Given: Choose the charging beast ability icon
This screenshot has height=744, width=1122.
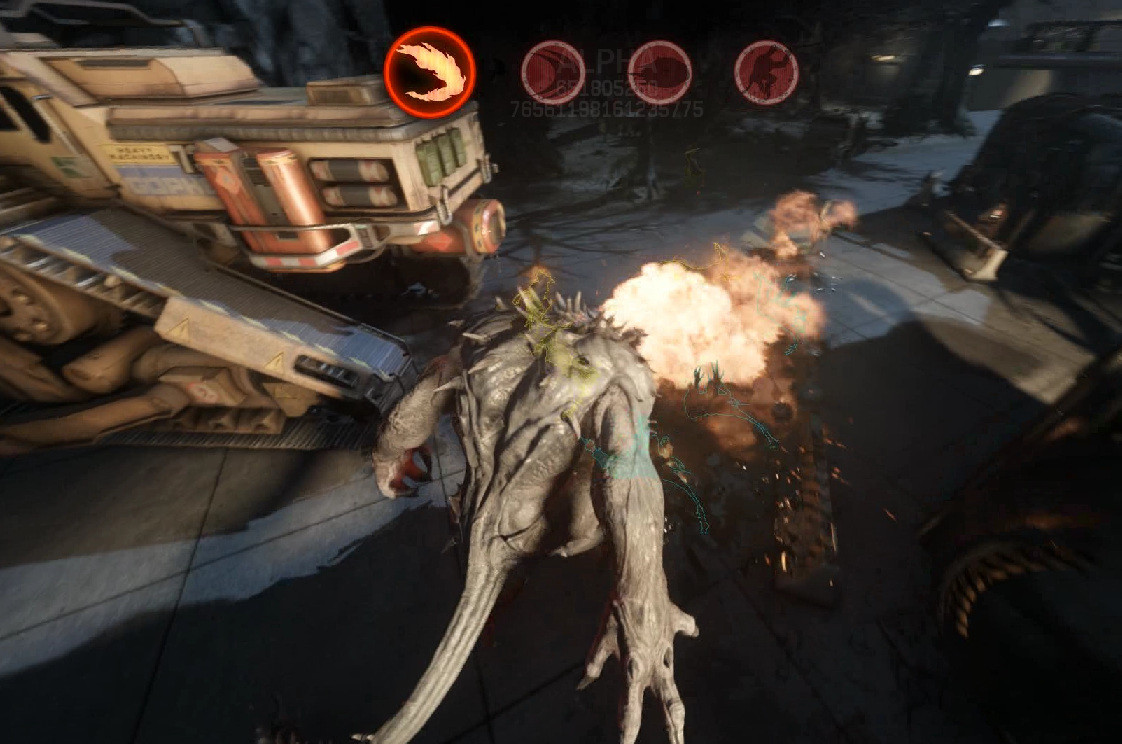Looking at the screenshot, I should coord(659,72).
